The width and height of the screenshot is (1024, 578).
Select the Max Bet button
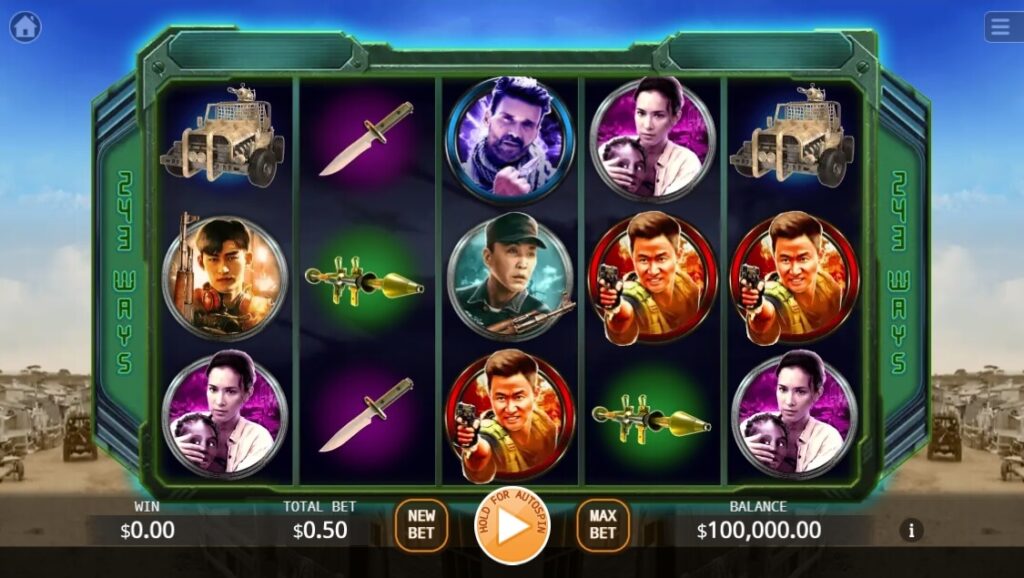click(602, 525)
